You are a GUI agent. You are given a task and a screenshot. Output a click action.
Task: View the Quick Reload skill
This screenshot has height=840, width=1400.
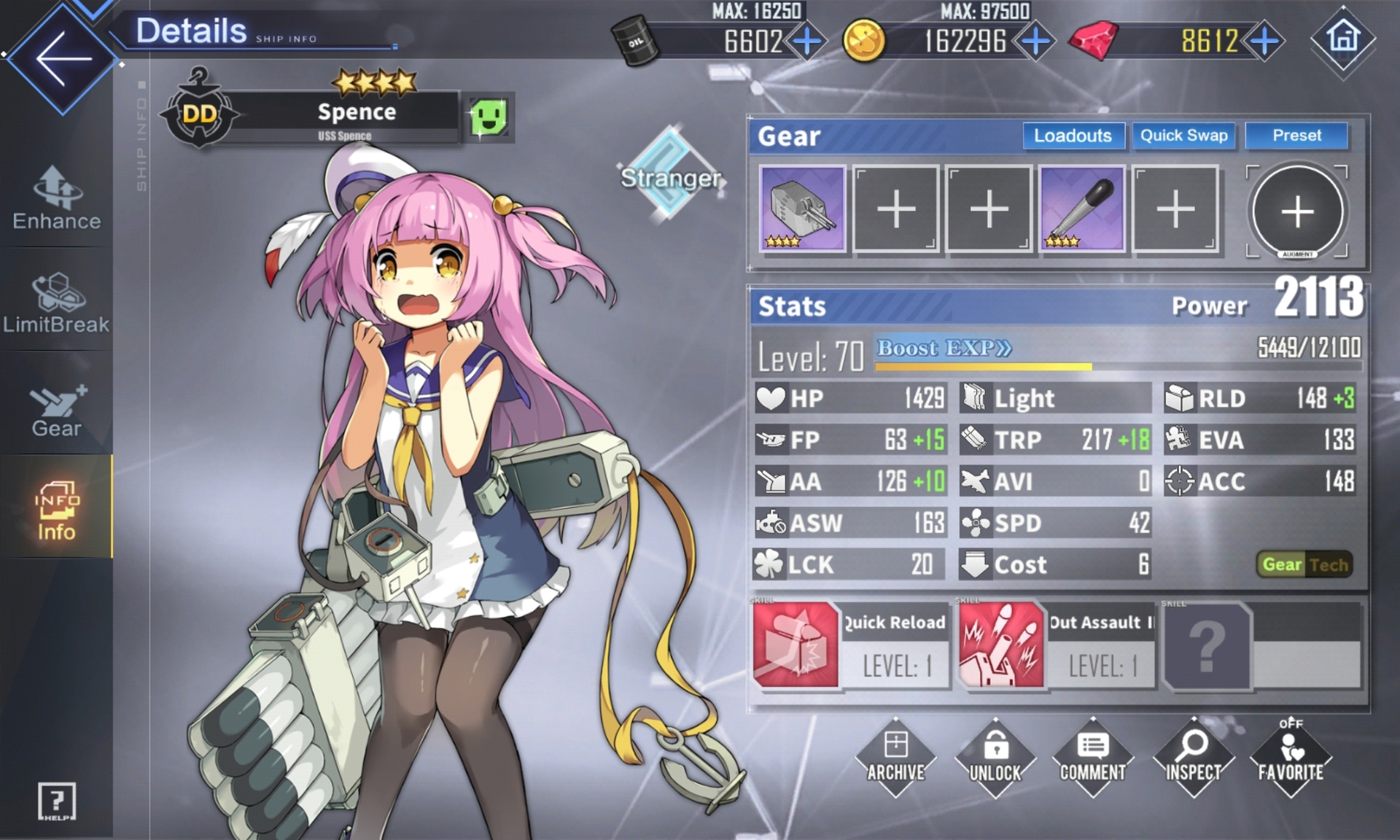[796, 645]
